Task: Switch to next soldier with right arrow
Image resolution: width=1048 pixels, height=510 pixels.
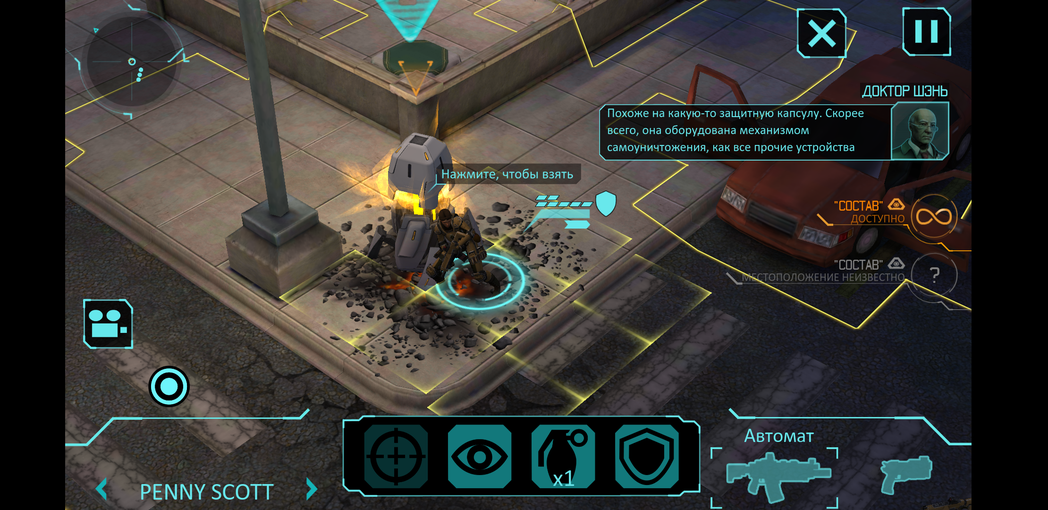Action: coord(311,490)
